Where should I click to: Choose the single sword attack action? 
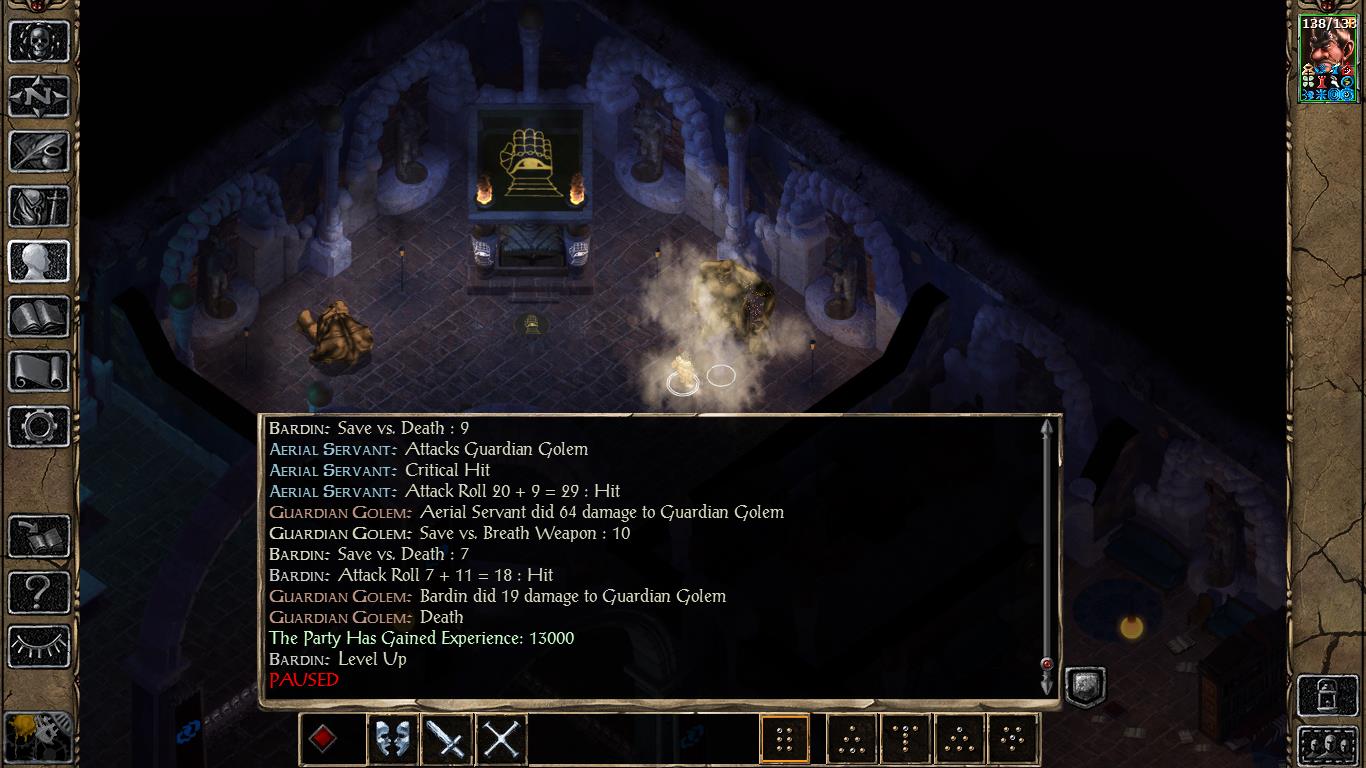point(446,739)
